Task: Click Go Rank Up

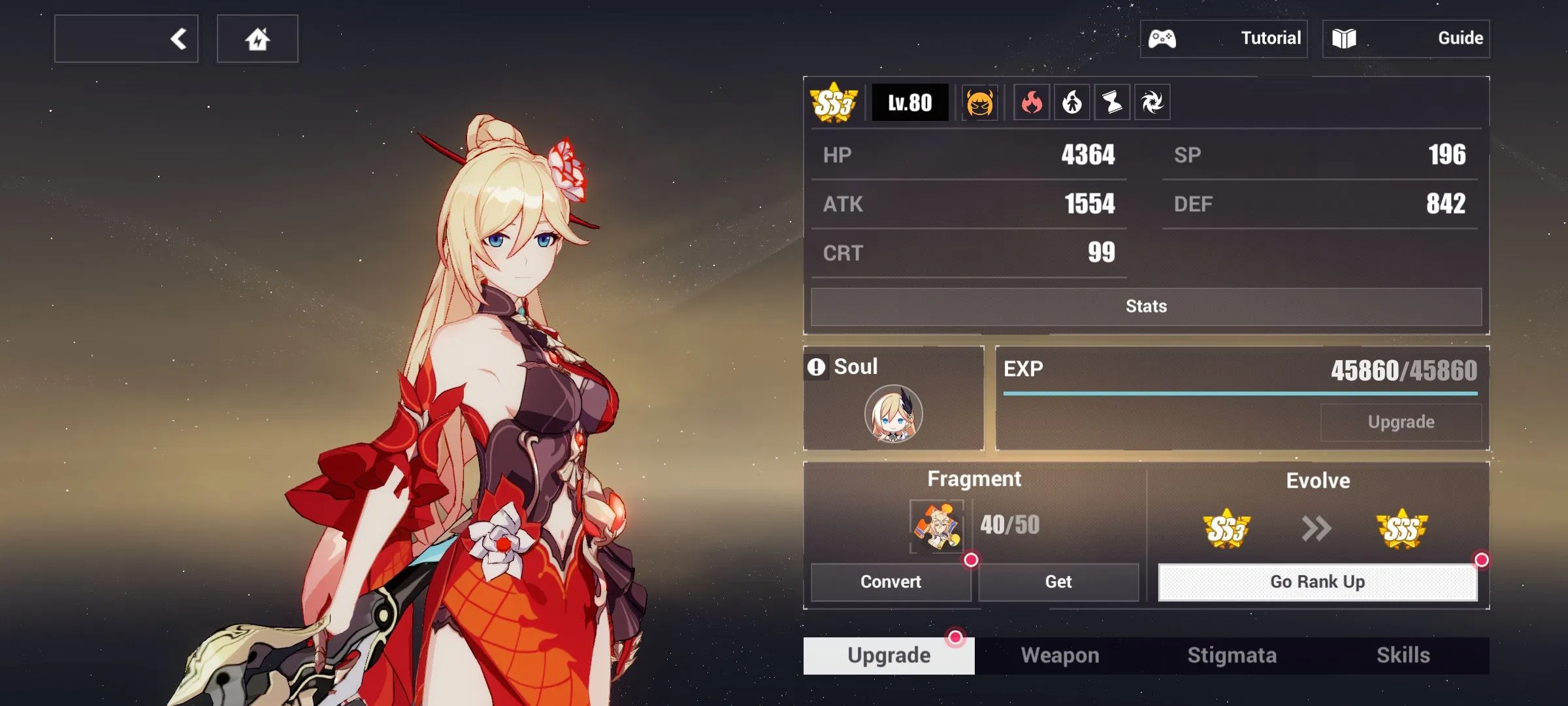Action: coord(1317,582)
